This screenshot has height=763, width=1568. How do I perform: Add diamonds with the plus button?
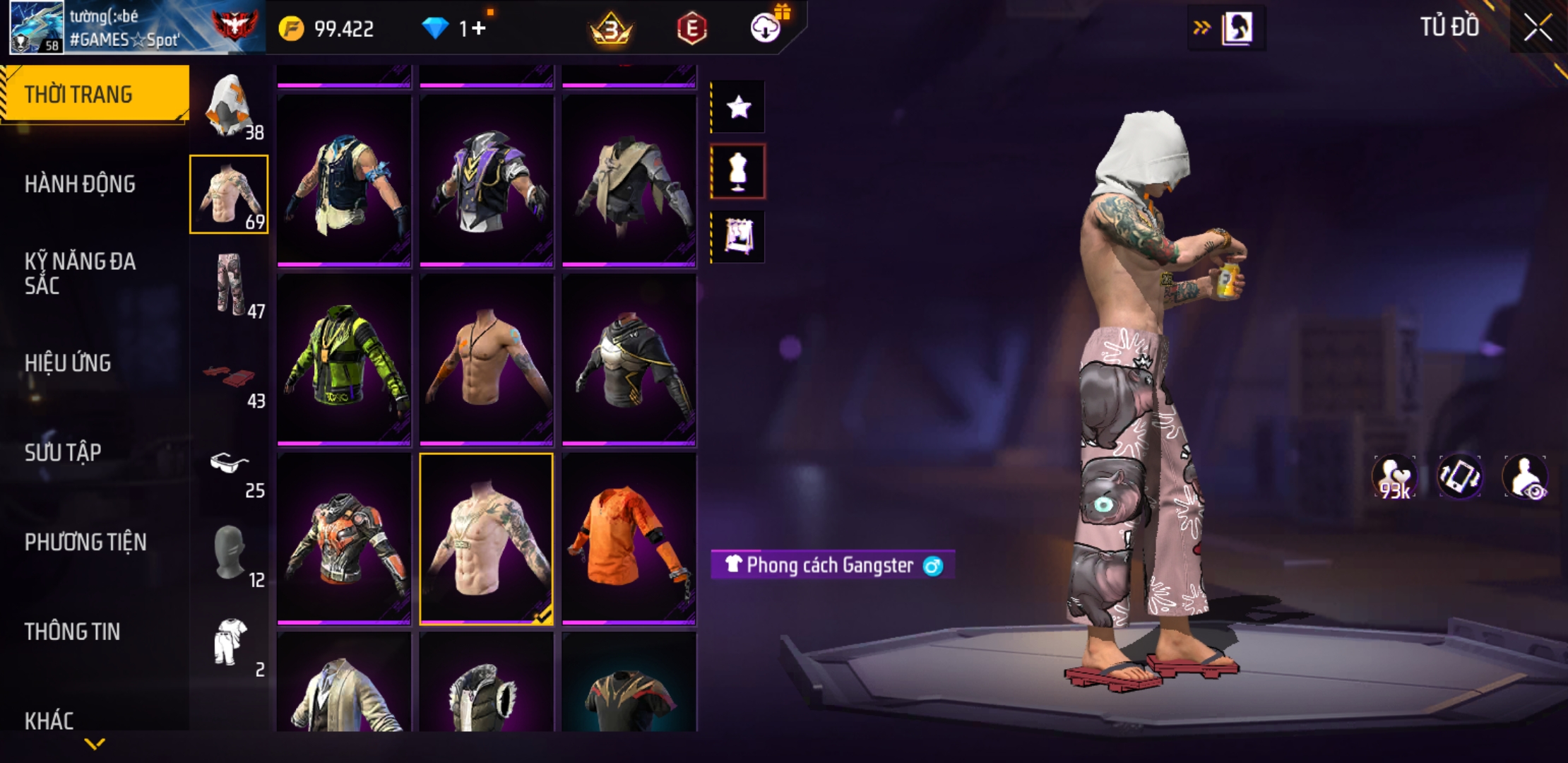tap(479, 28)
